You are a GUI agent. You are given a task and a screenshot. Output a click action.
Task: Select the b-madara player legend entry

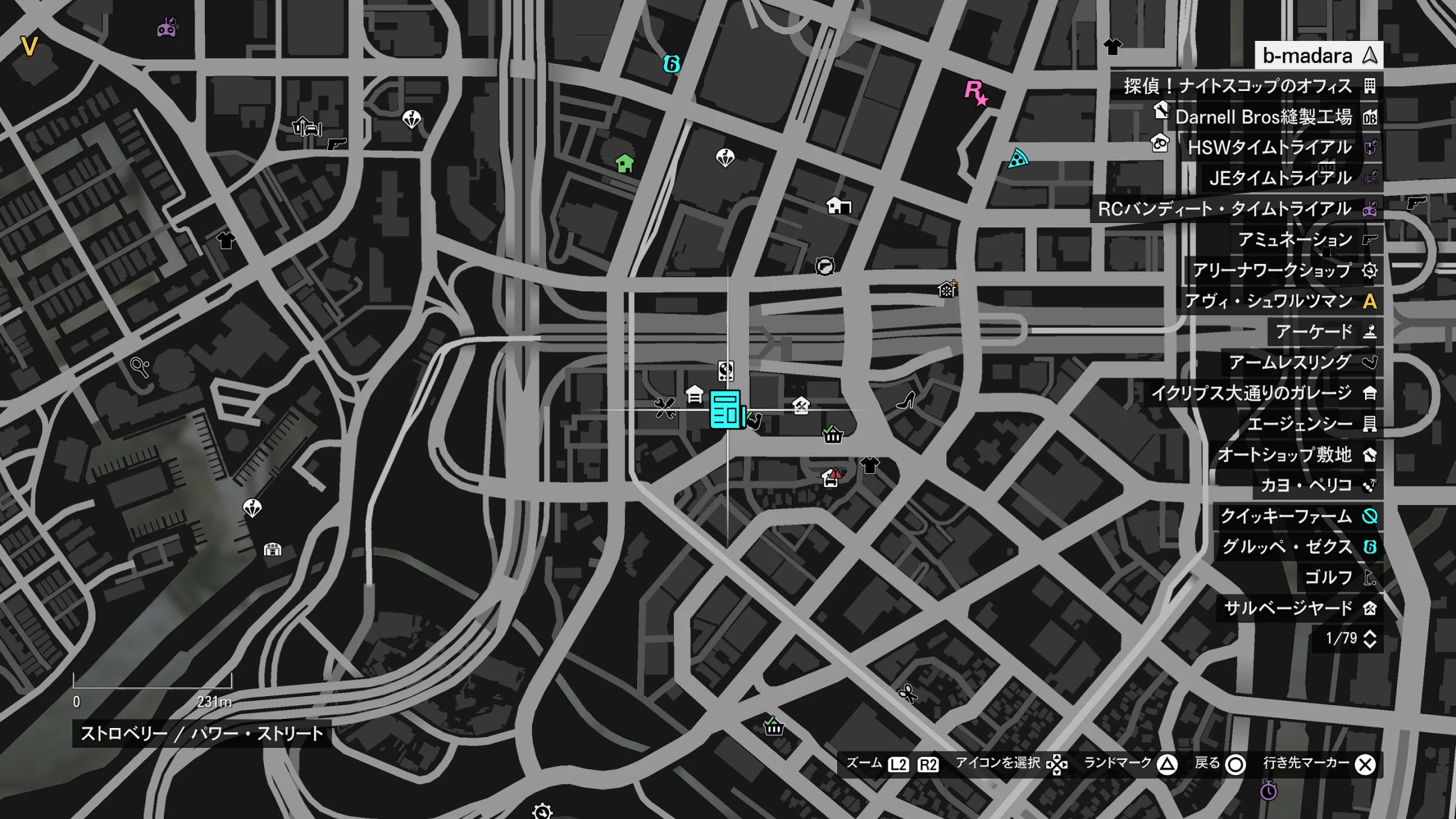1318,56
